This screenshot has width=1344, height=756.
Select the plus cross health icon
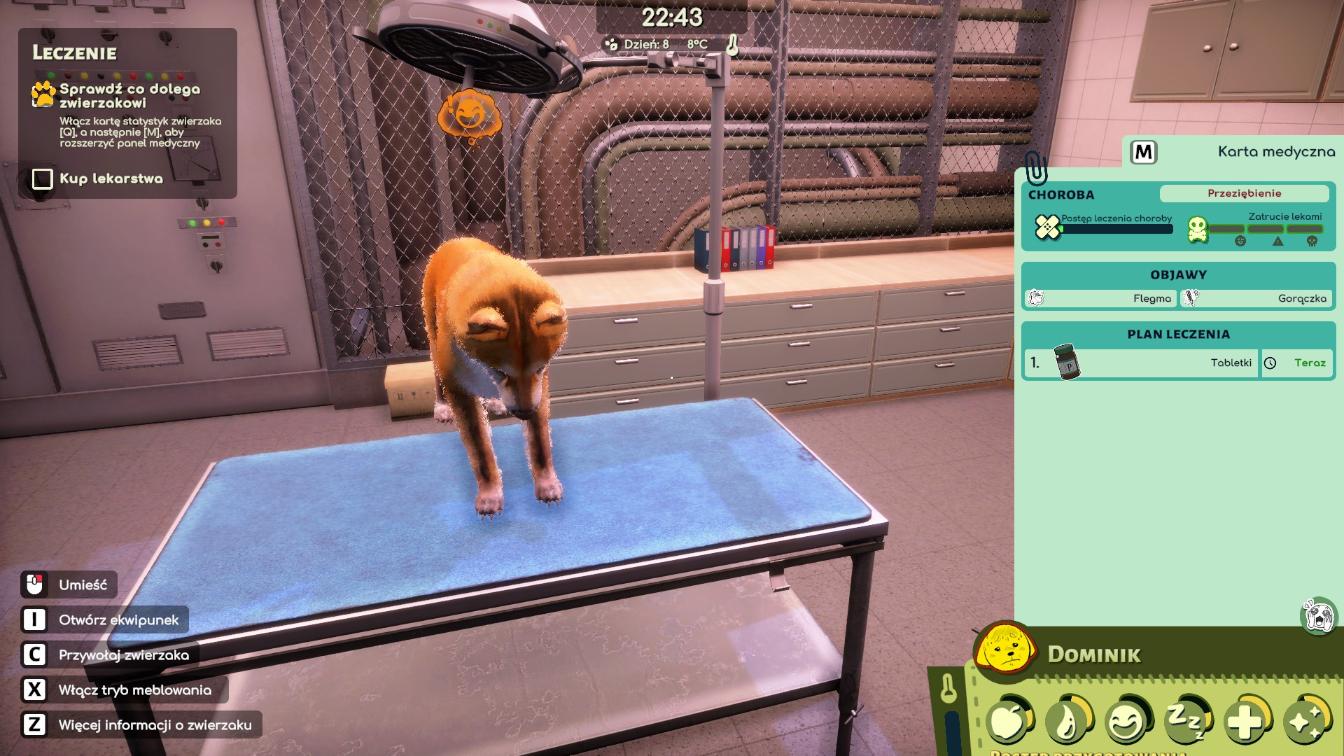[x=1245, y=719]
